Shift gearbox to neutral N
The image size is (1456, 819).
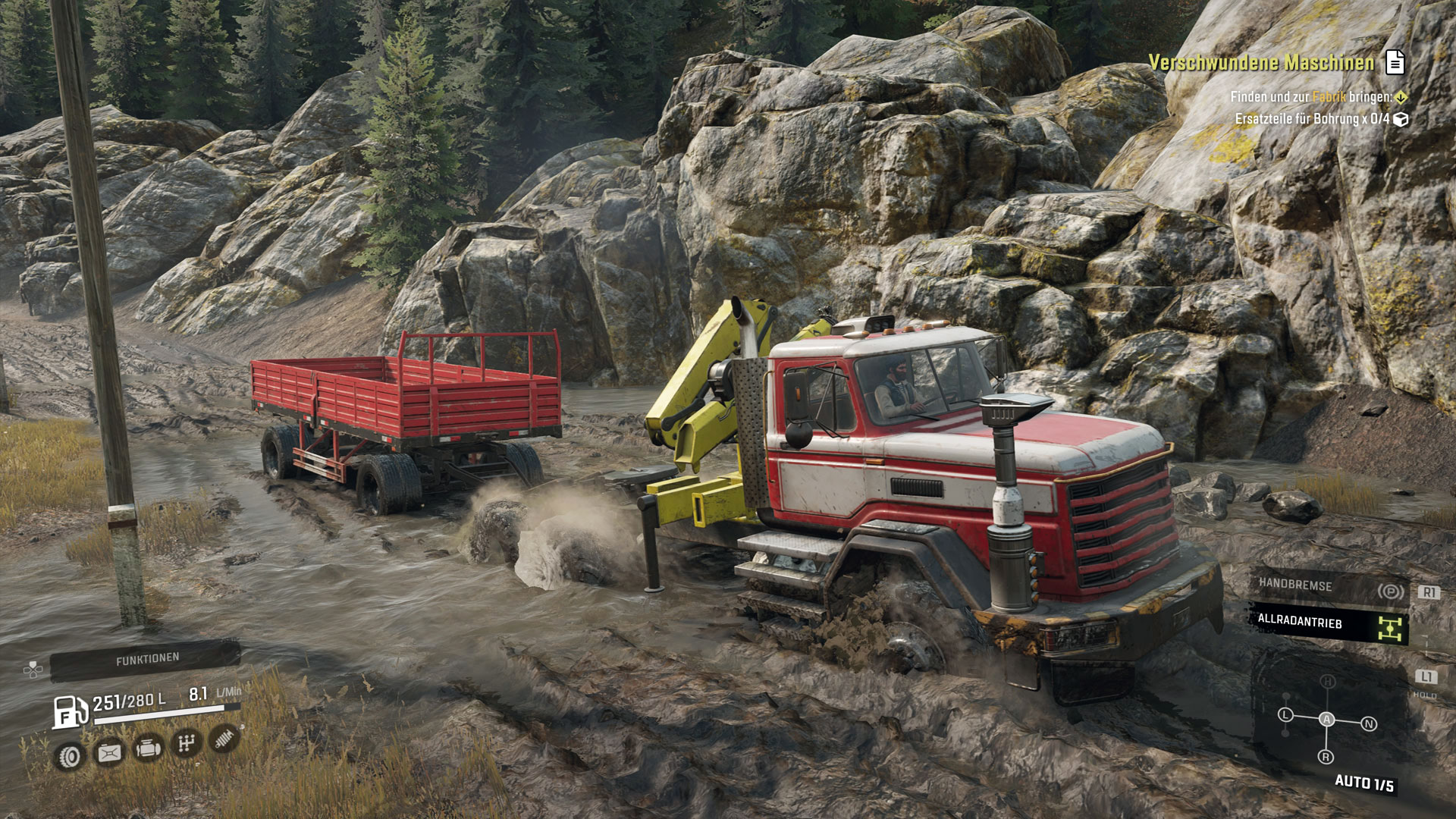[x=1369, y=724]
